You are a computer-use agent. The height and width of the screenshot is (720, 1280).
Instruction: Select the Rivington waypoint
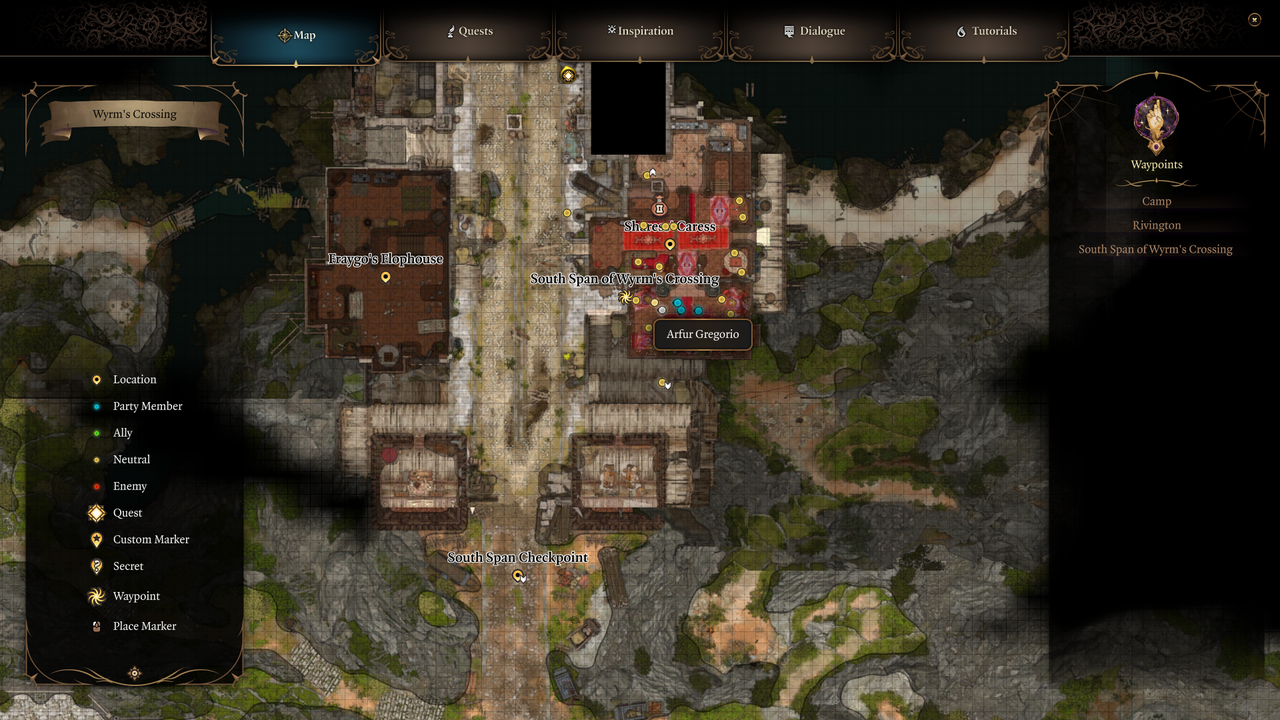pos(1156,225)
